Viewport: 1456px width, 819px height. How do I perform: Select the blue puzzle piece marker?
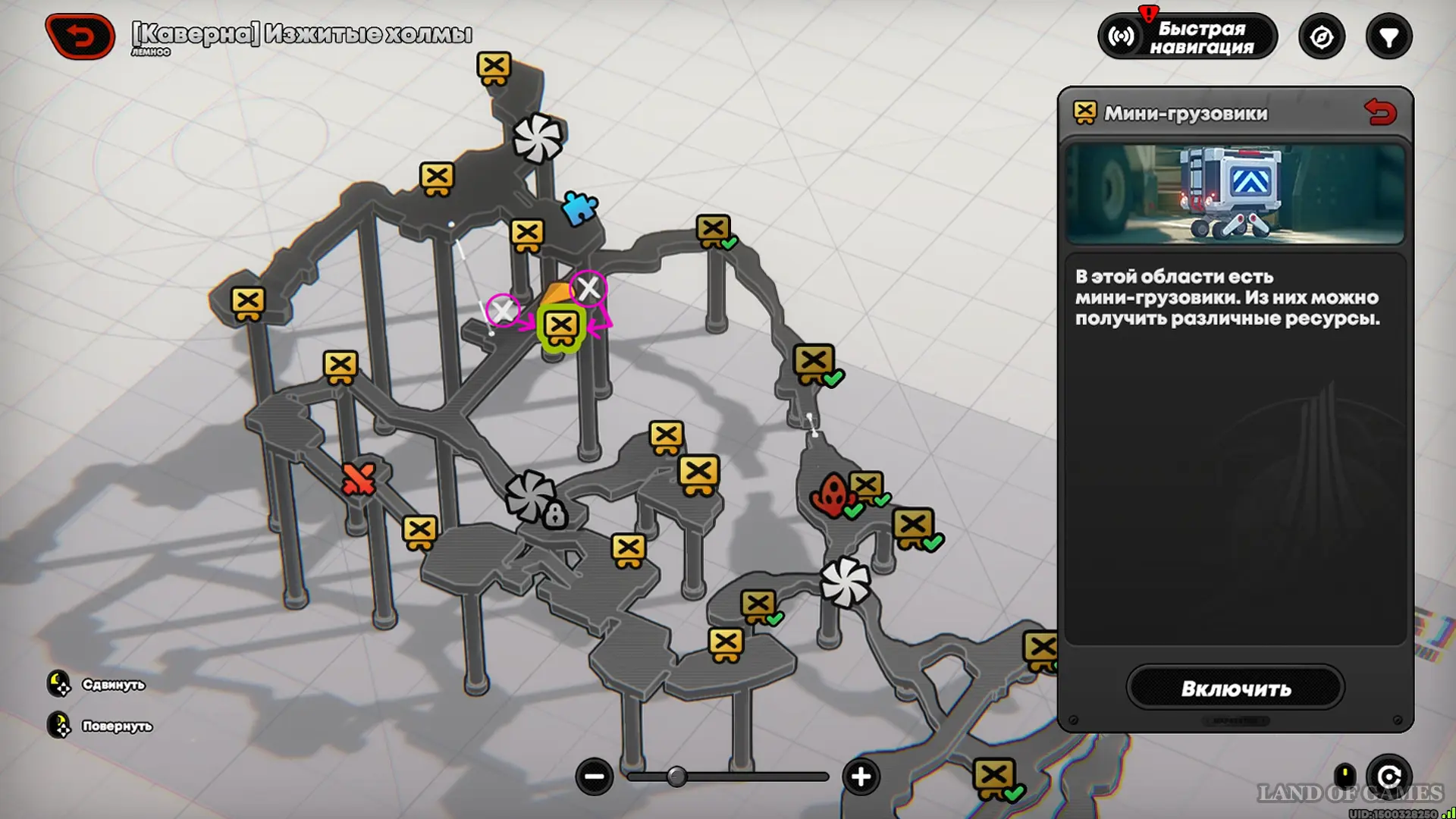[580, 208]
